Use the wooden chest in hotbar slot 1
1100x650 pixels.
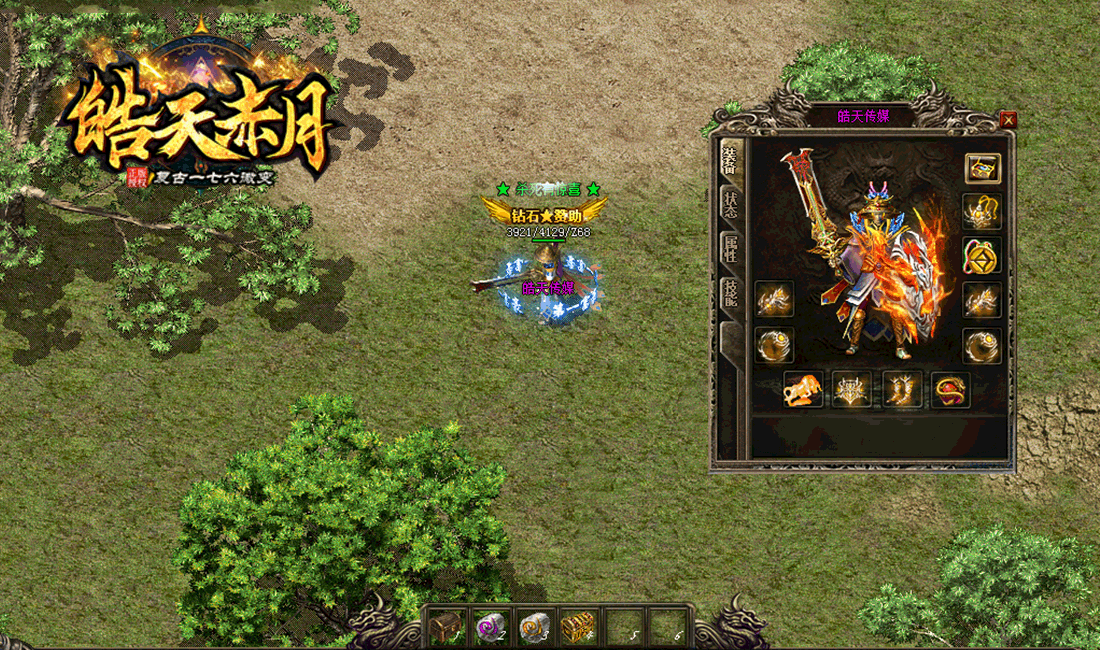[x=447, y=627]
